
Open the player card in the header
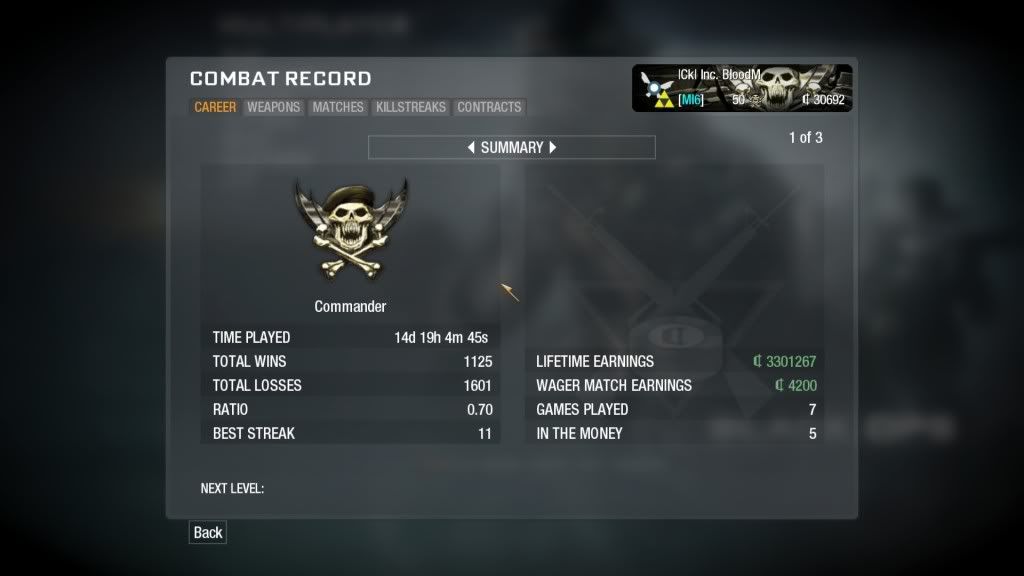point(742,88)
